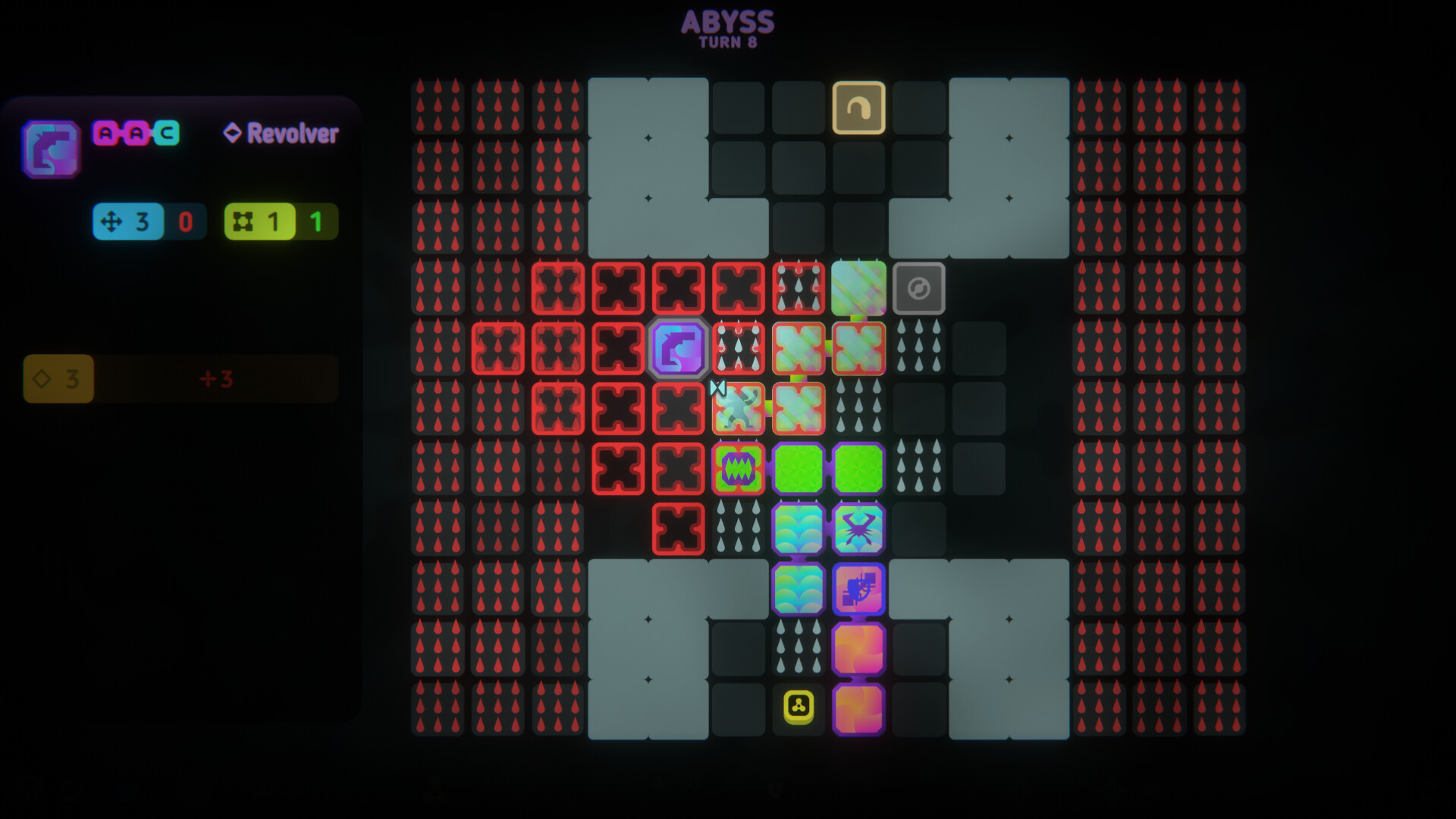
Task: Click the green monster mouth tile
Action: click(x=739, y=469)
